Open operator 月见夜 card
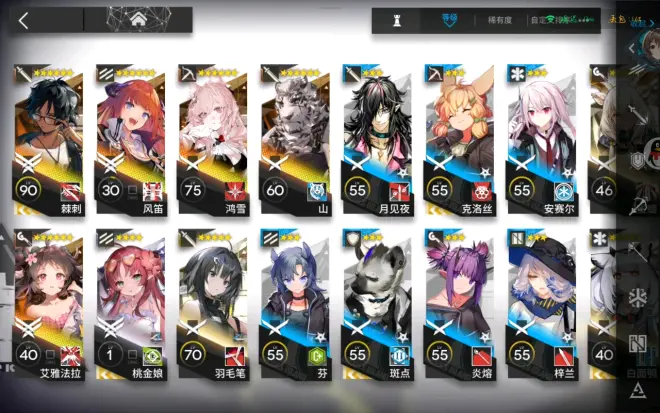This screenshot has width=660, height=413. point(377,138)
